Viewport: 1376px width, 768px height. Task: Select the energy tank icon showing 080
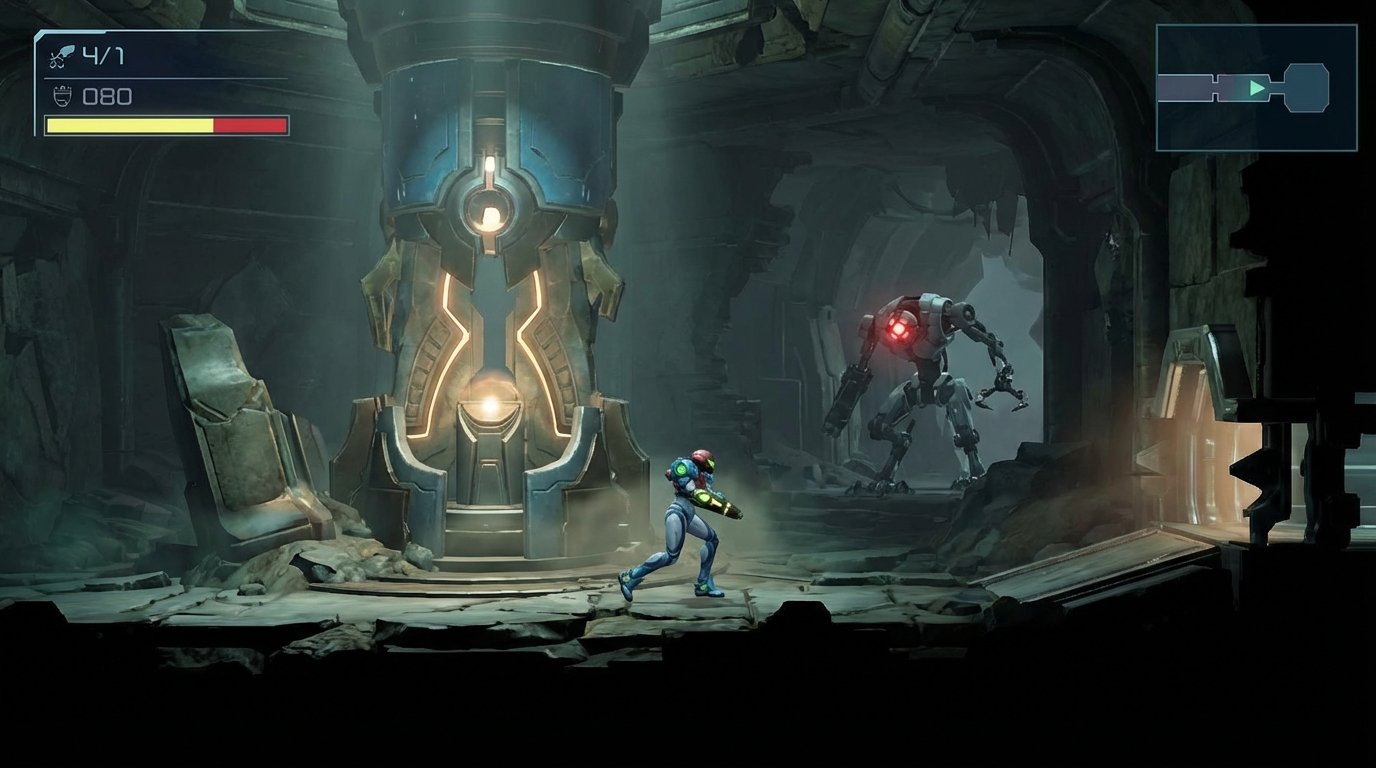62,96
